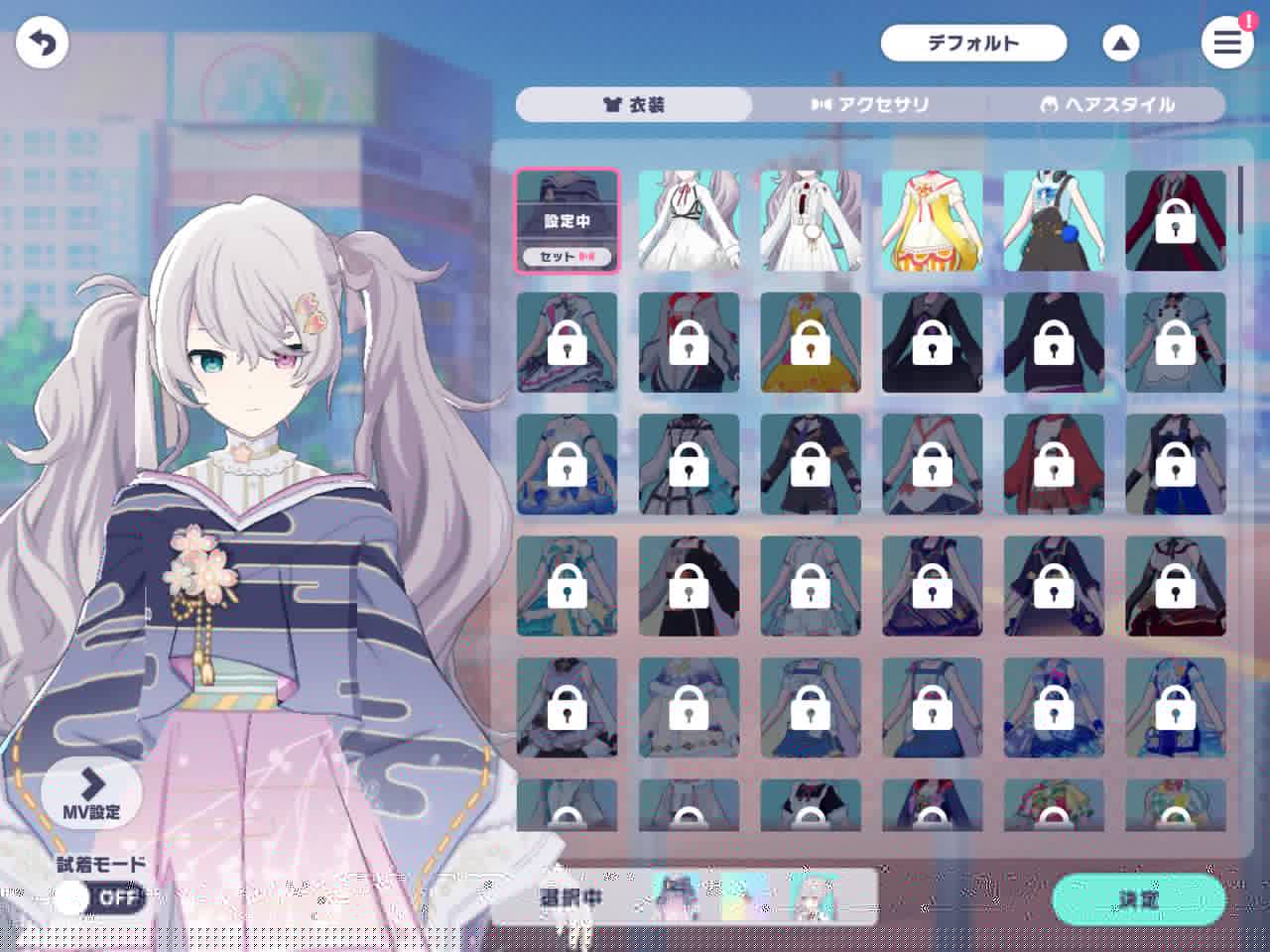Image resolution: width=1270 pixels, height=952 pixels.
Task: Select the currently equipped 設定中 costume tile
Action: click(x=567, y=220)
